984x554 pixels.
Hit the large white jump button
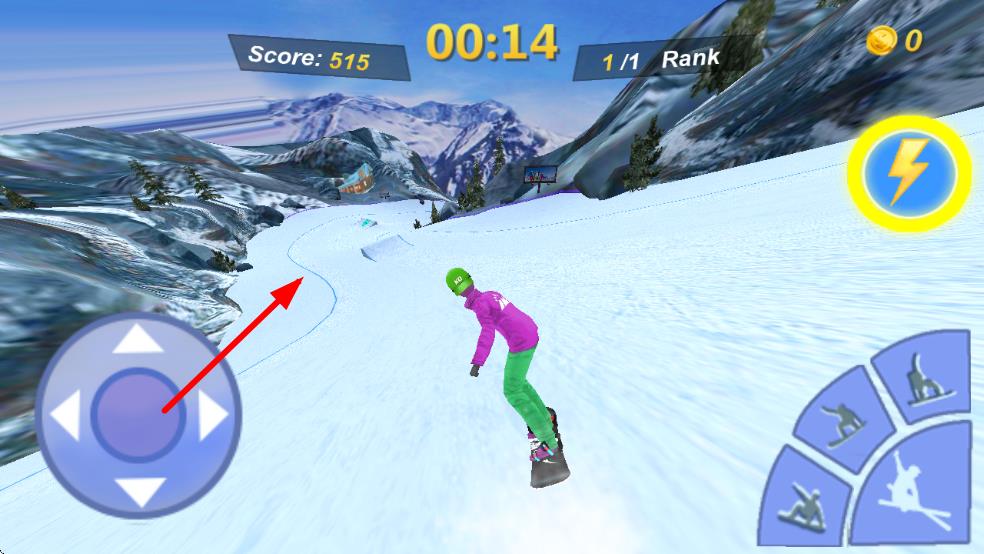[x=914, y=490]
